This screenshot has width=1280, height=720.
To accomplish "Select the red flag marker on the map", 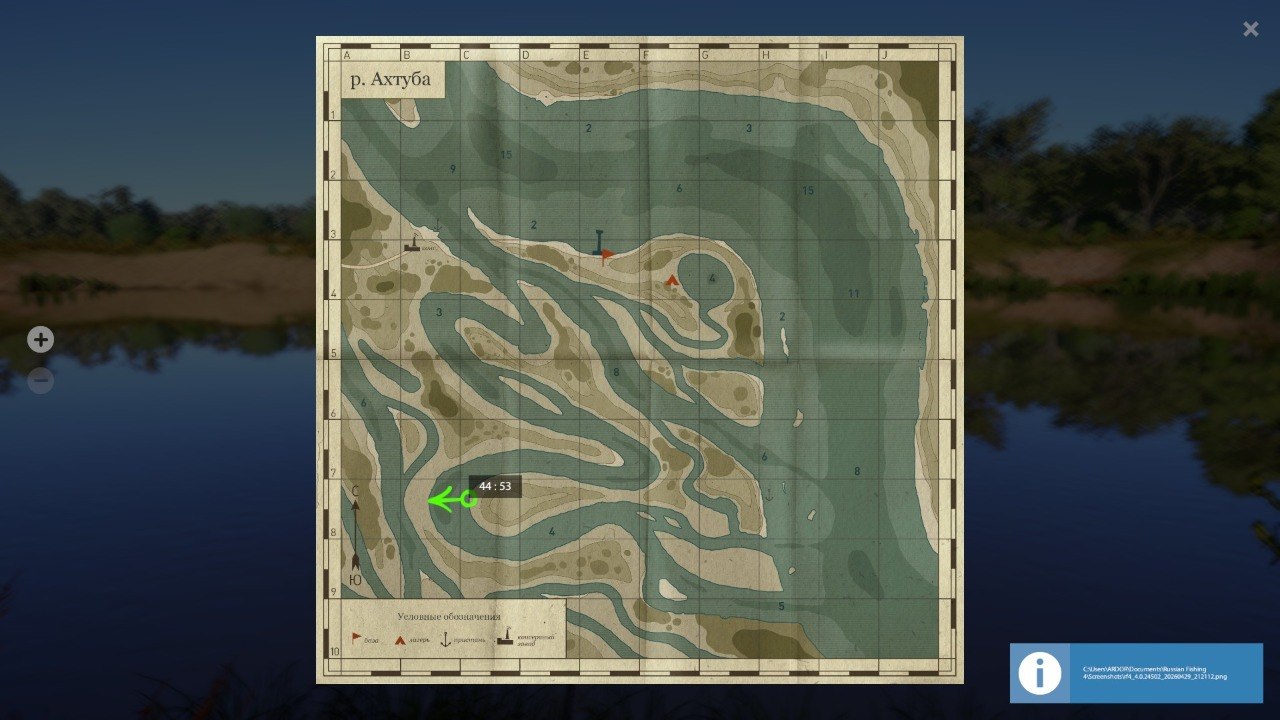I will pos(608,253).
